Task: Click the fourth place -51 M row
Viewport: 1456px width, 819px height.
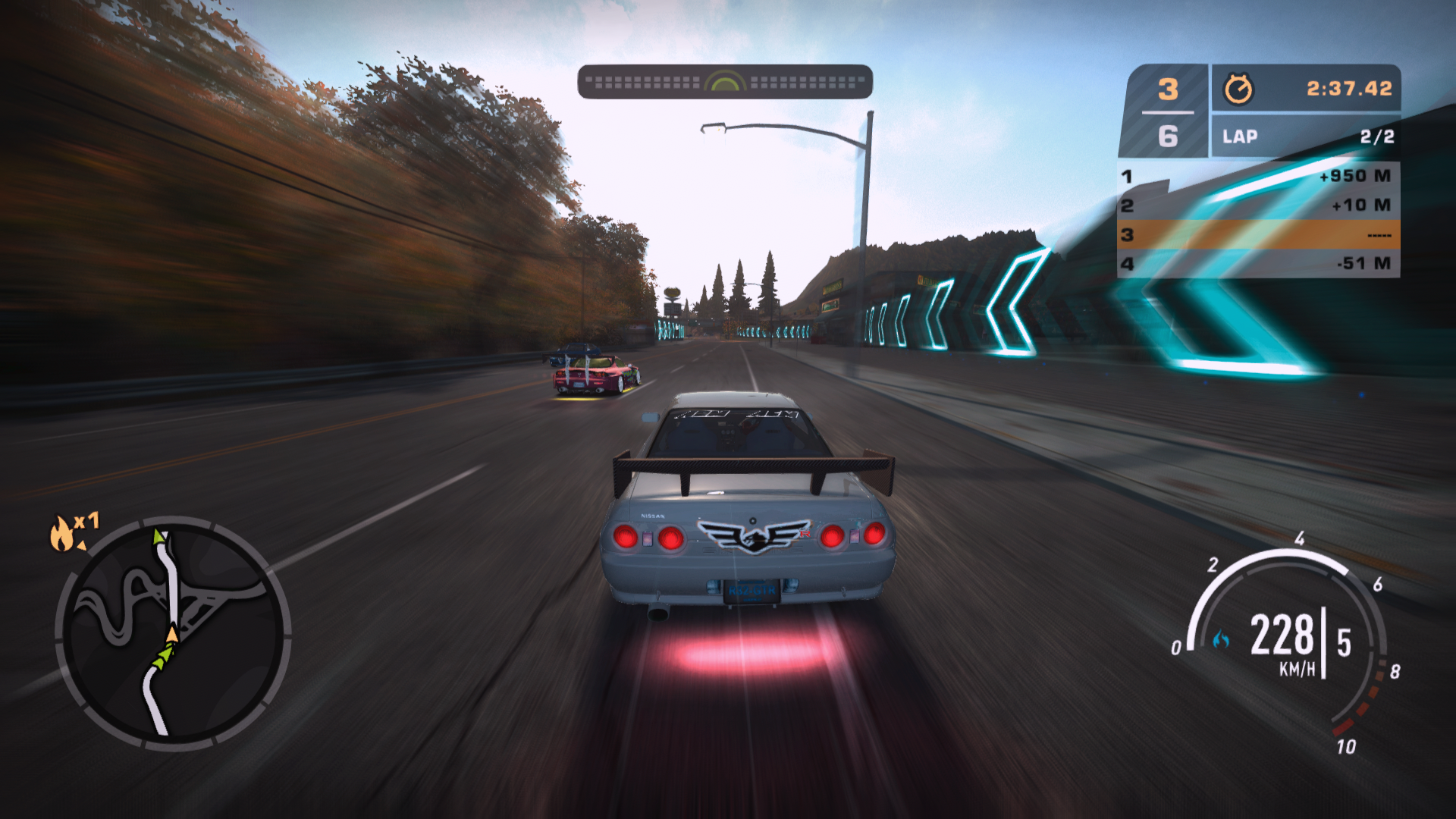Action: click(1258, 264)
